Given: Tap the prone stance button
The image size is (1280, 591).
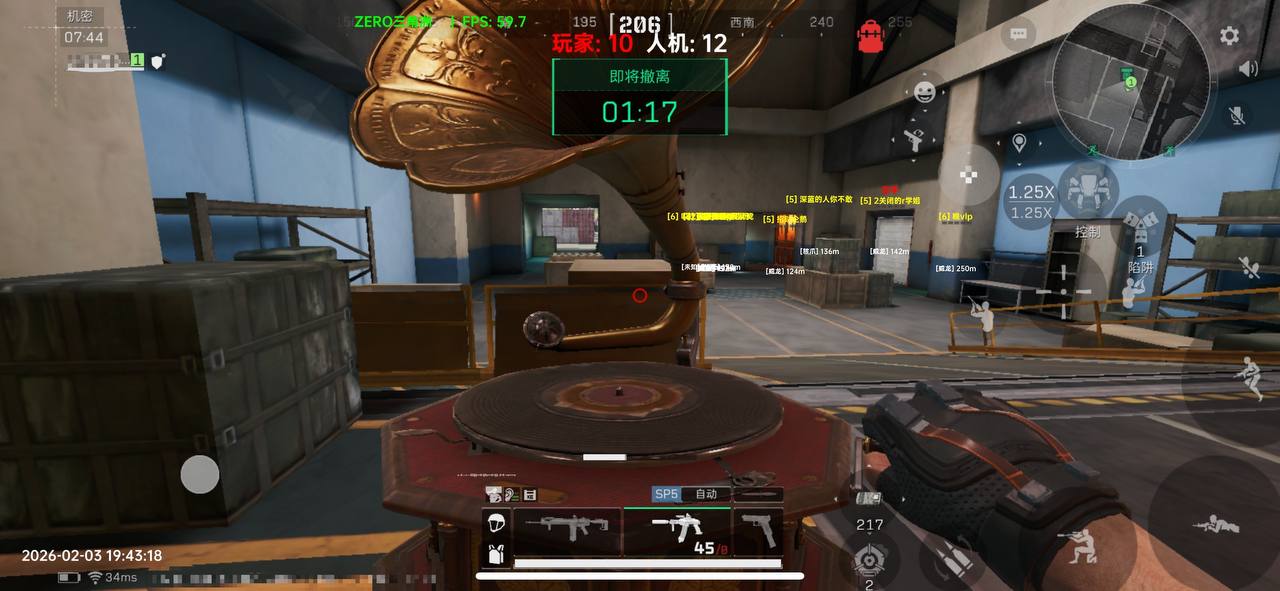Looking at the screenshot, I should pyautogui.click(x=1216, y=526).
